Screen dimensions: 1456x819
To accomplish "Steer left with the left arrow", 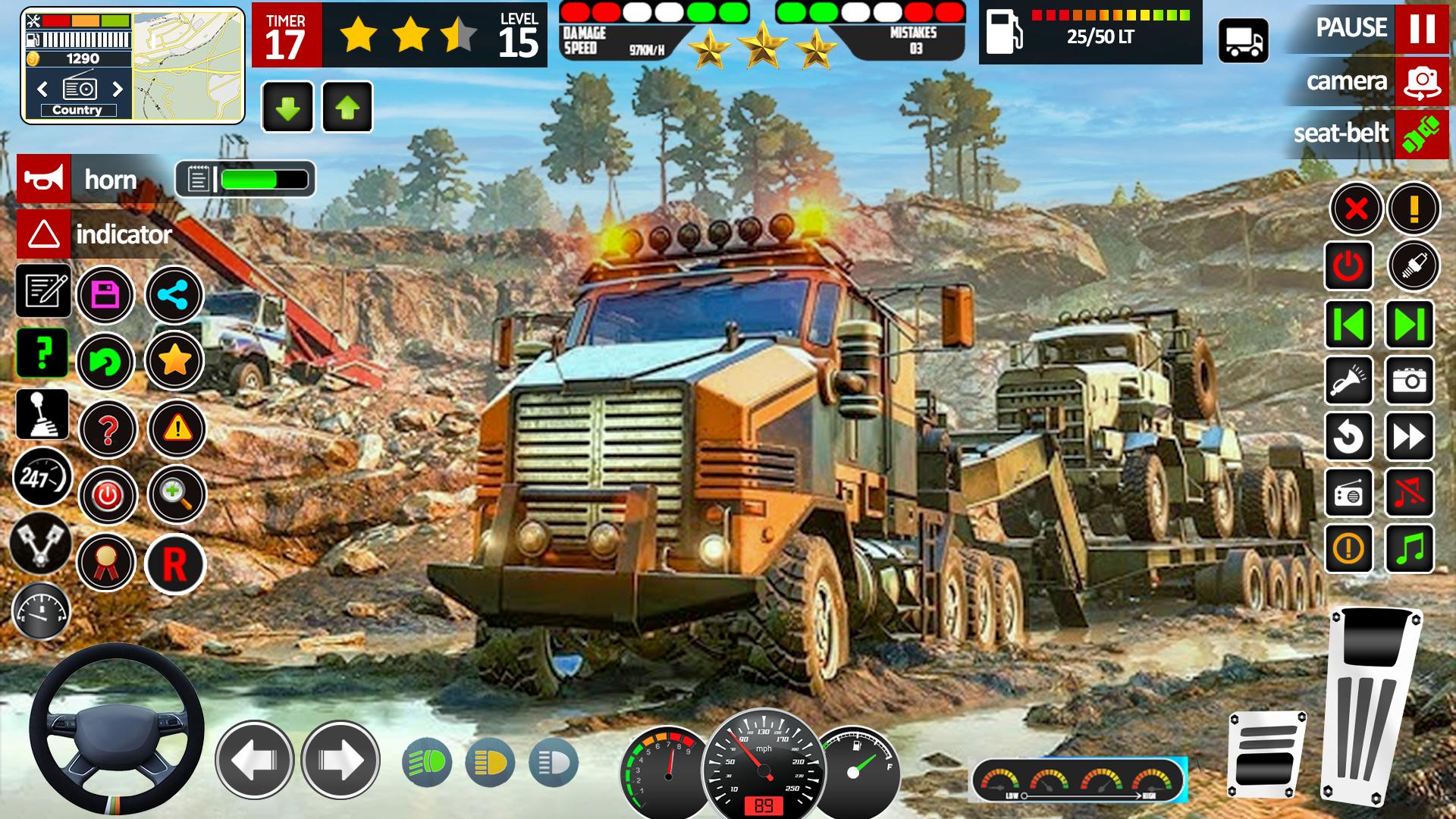I will (x=254, y=760).
